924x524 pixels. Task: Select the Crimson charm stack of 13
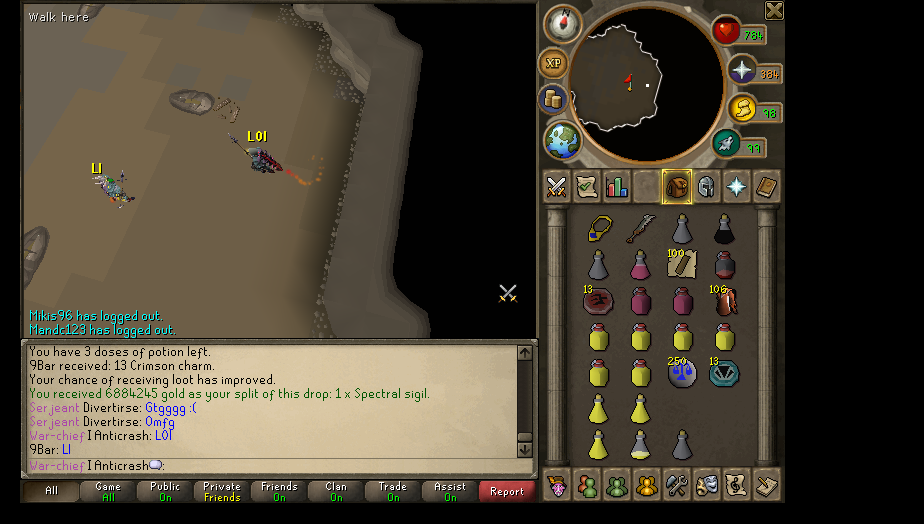tap(599, 301)
